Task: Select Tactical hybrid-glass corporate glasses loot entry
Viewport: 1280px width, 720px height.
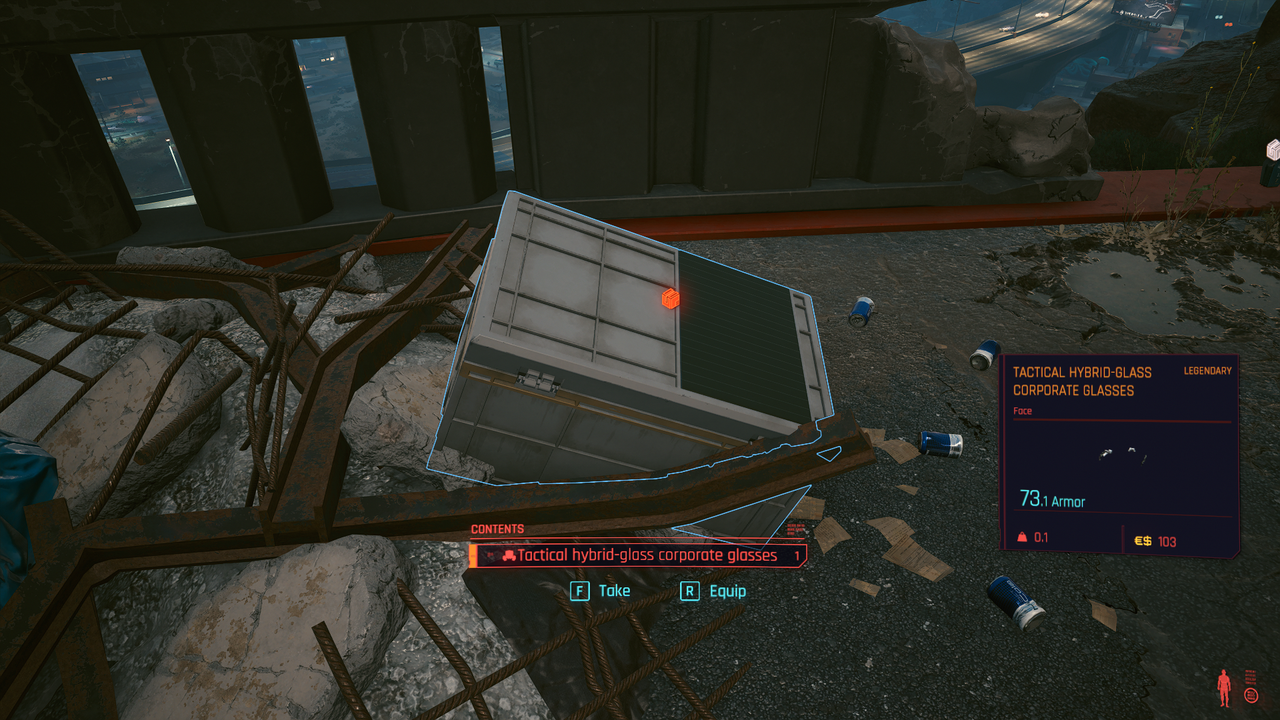Action: (x=640, y=556)
